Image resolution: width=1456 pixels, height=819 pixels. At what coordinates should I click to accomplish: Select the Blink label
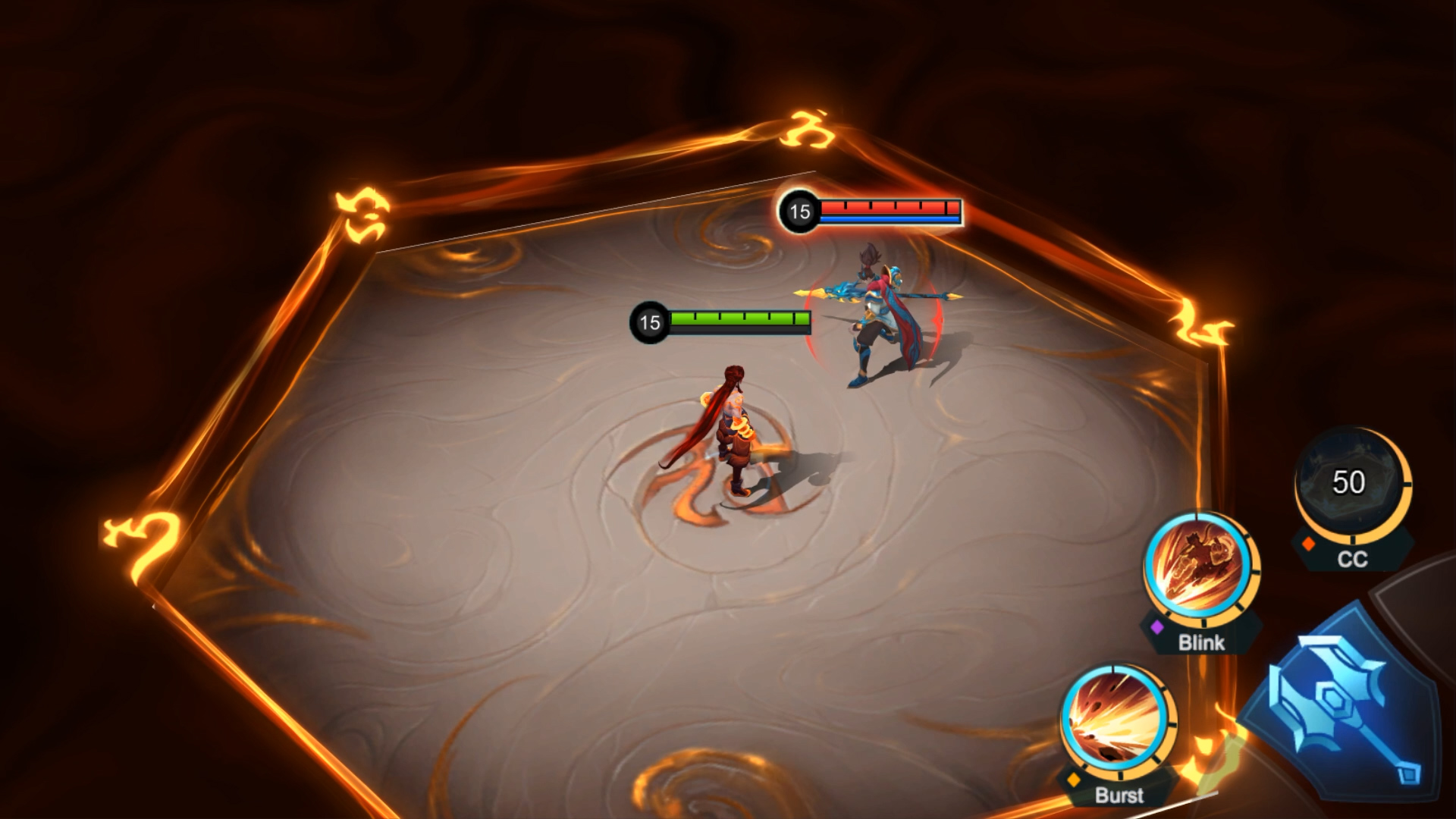(1203, 644)
